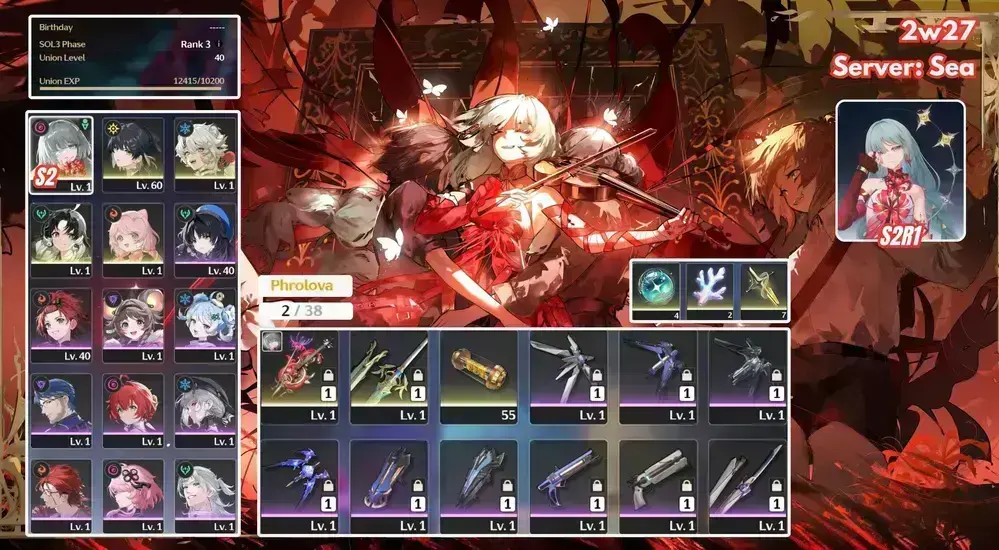
Task: Select the blue pistol weapon slot
Action: [568, 485]
